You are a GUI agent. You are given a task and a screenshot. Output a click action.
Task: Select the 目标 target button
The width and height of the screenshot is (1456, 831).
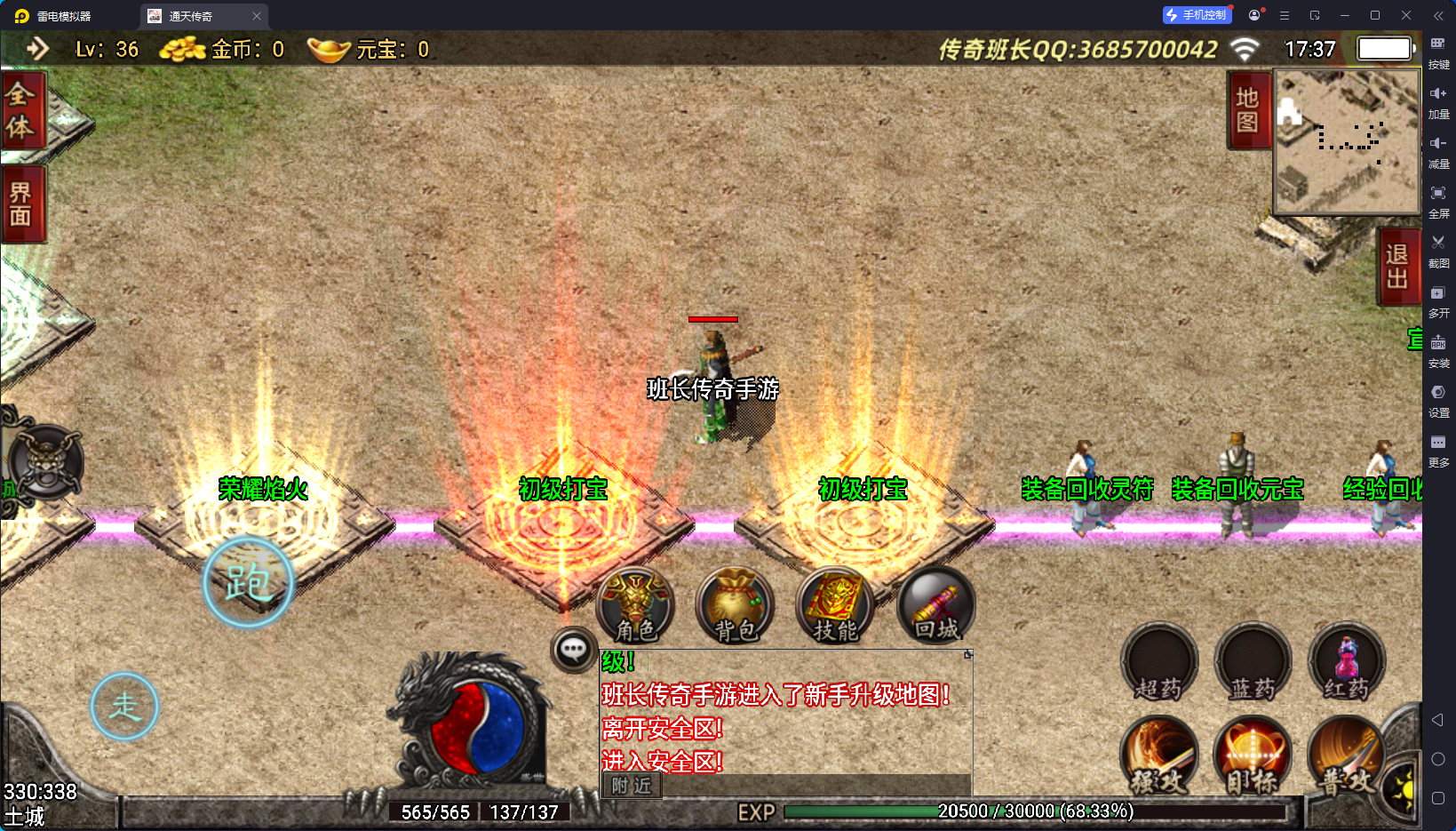[1253, 756]
